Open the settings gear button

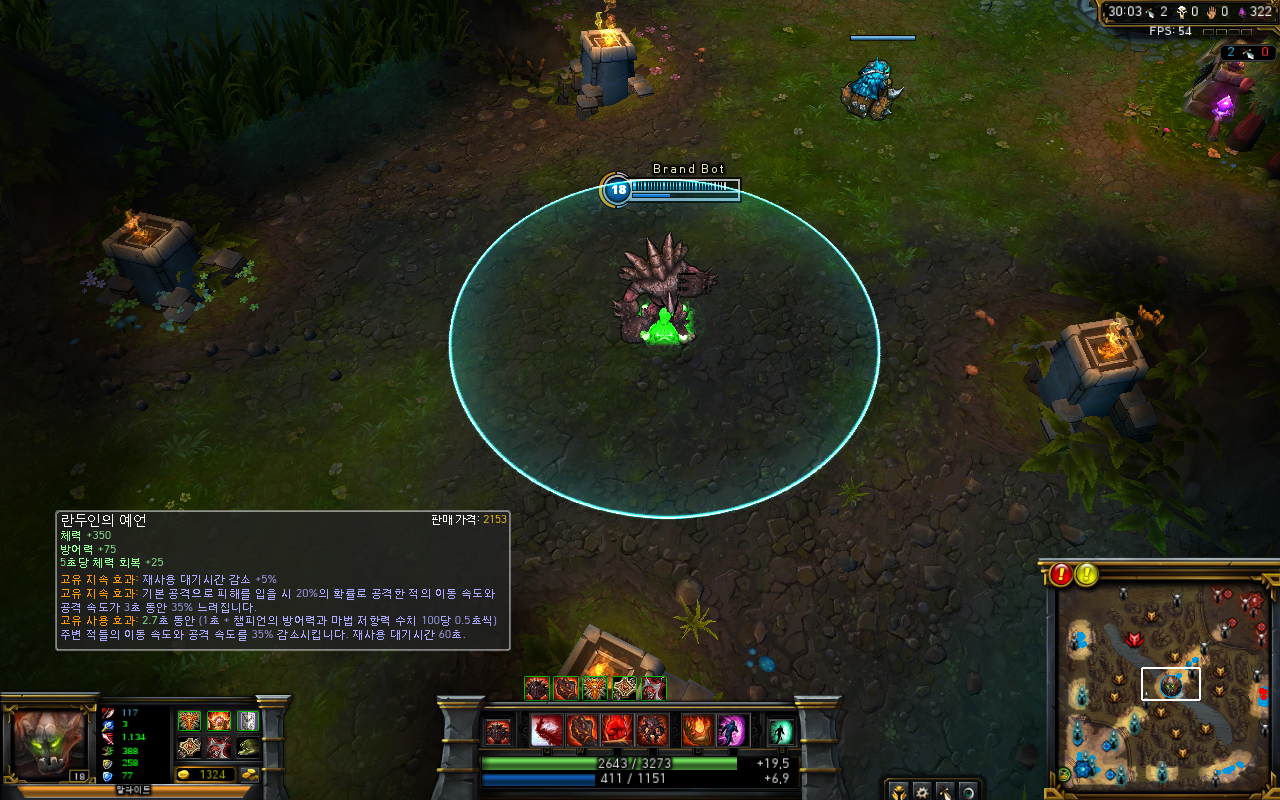(920, 790)
